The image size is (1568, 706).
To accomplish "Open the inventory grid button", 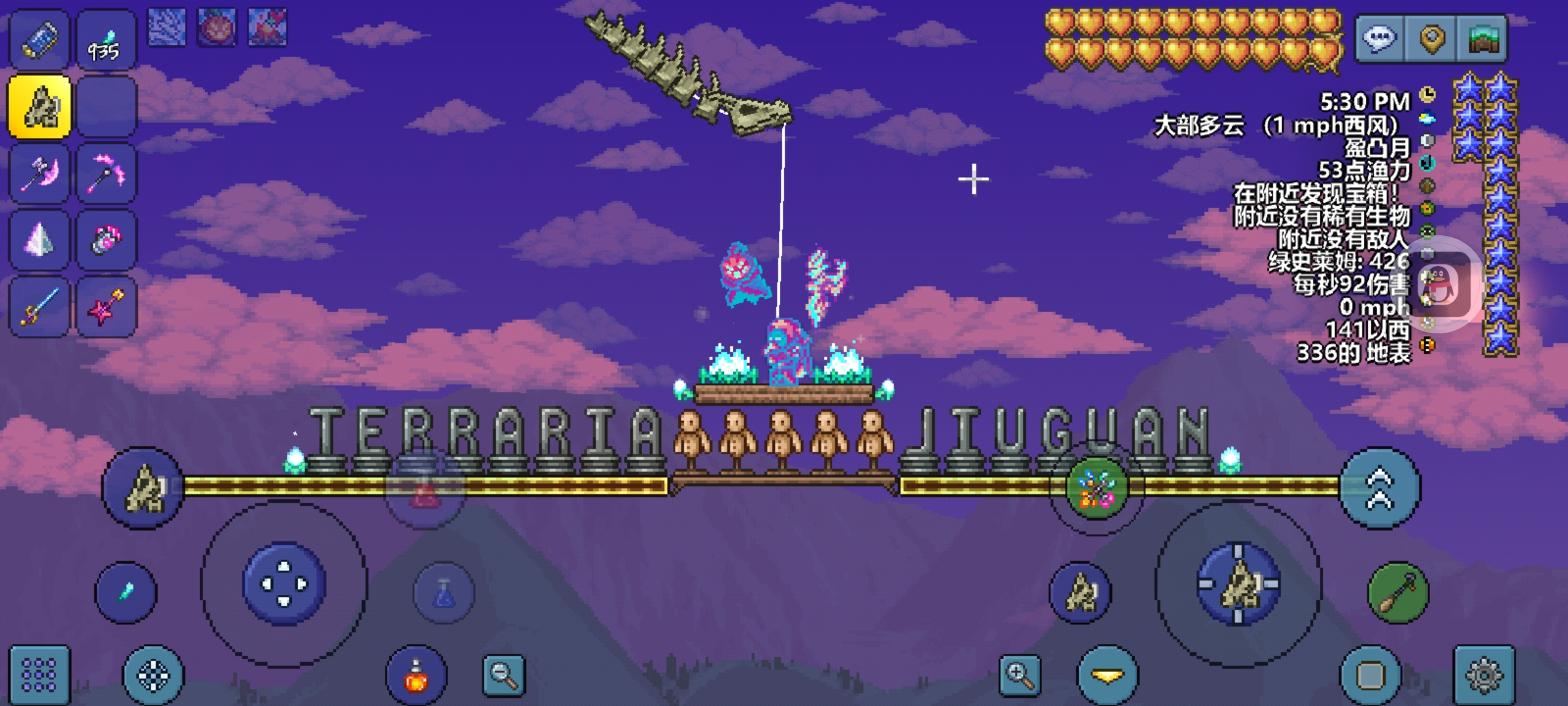I will (39, 675).
